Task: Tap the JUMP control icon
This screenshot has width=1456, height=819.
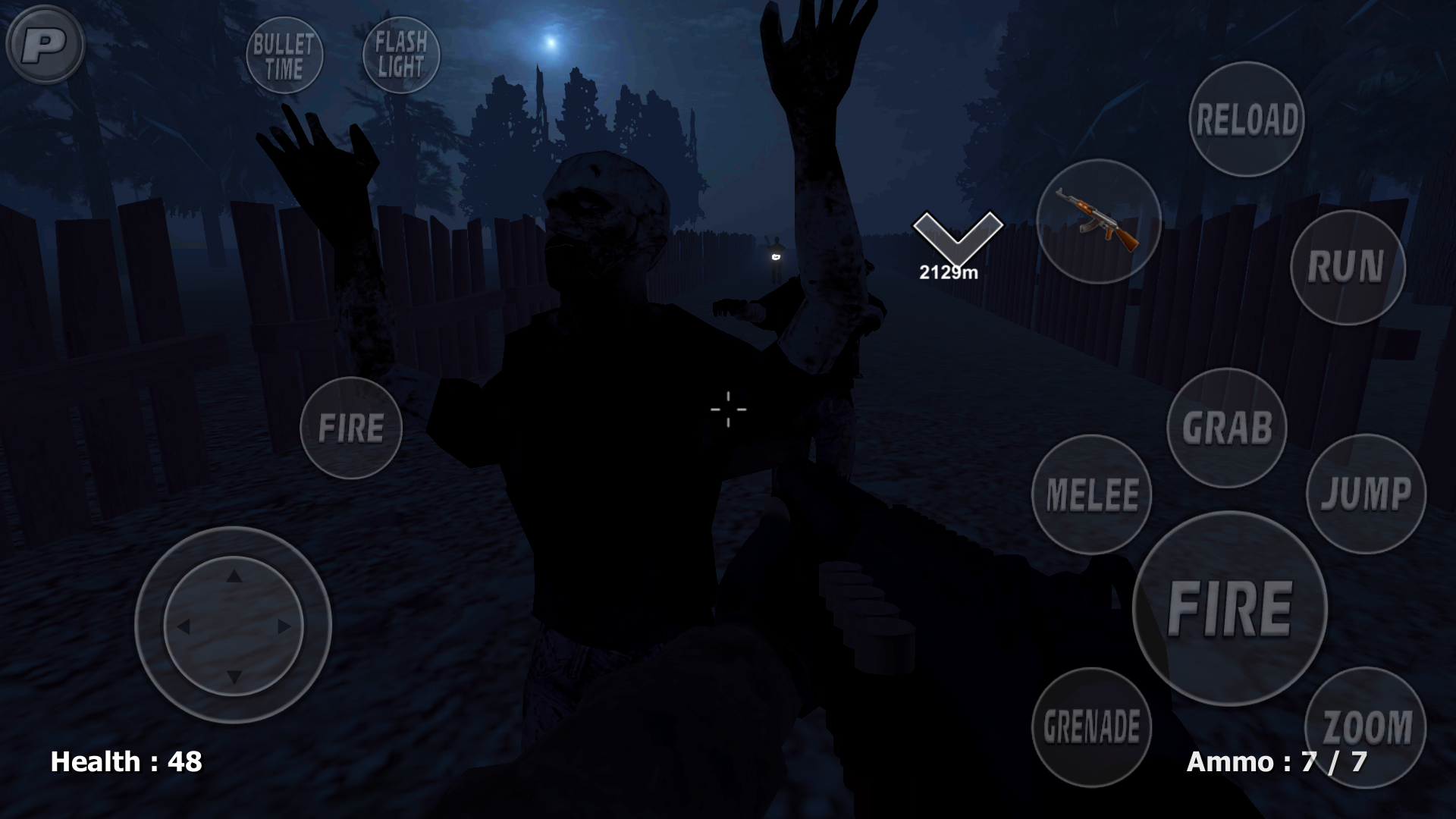Action: coord(1366,494)
